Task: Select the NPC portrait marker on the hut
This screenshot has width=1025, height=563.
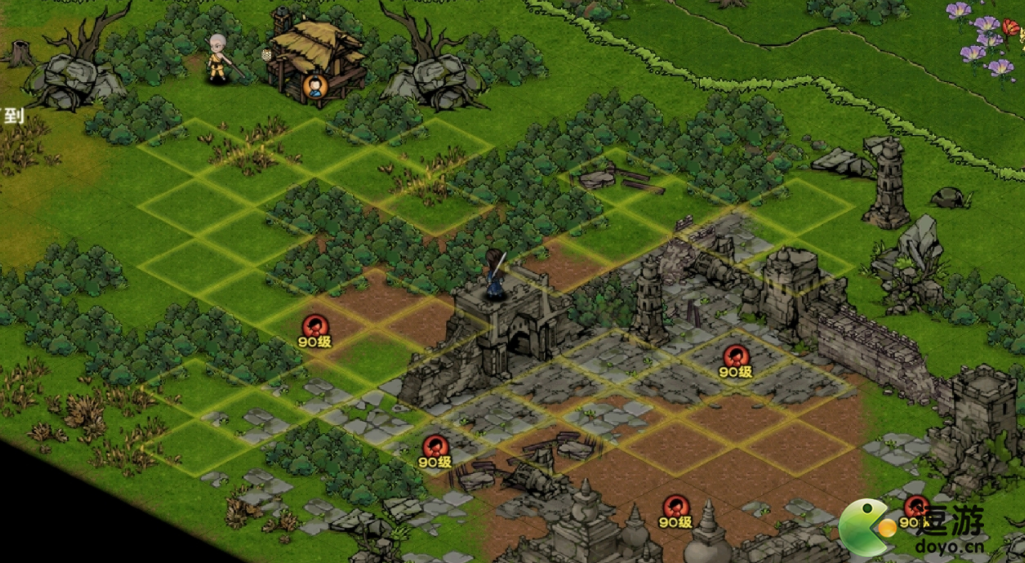Action: (x=316, y=87)
